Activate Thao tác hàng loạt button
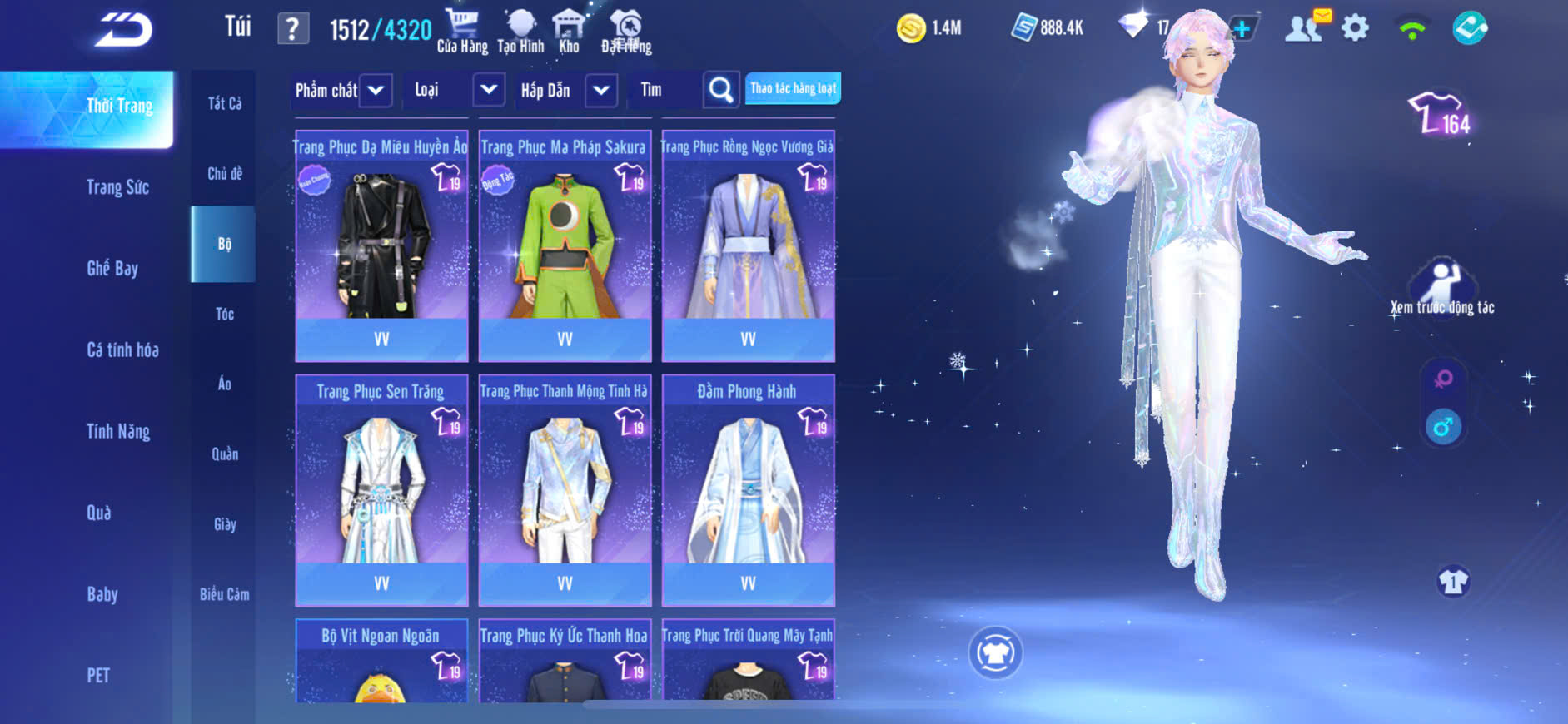Viewport: 1568px width, 724px height. pyautogui.click(x=793, y=88)
